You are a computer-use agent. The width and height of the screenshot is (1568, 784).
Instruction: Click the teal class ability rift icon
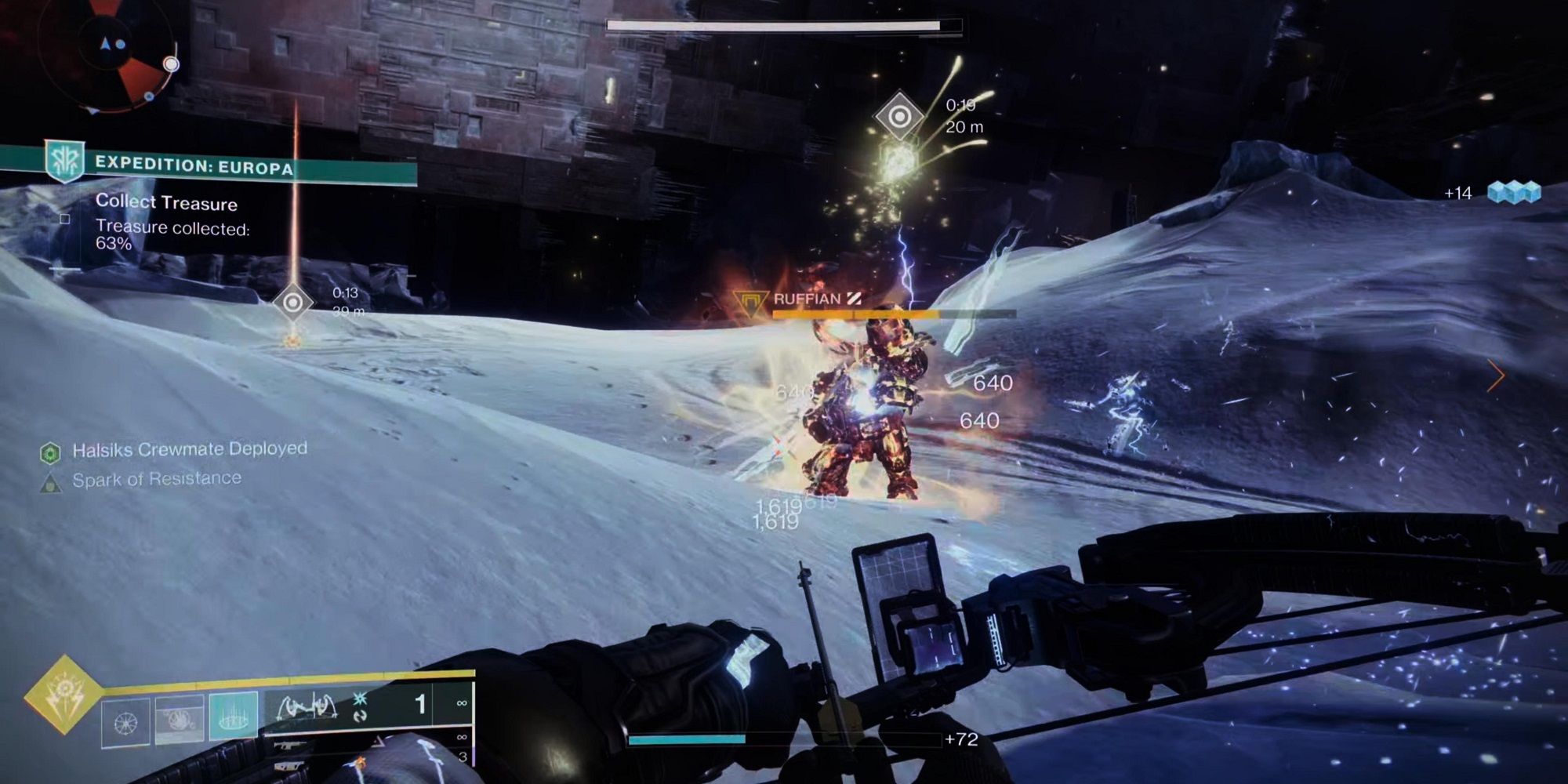233,716
